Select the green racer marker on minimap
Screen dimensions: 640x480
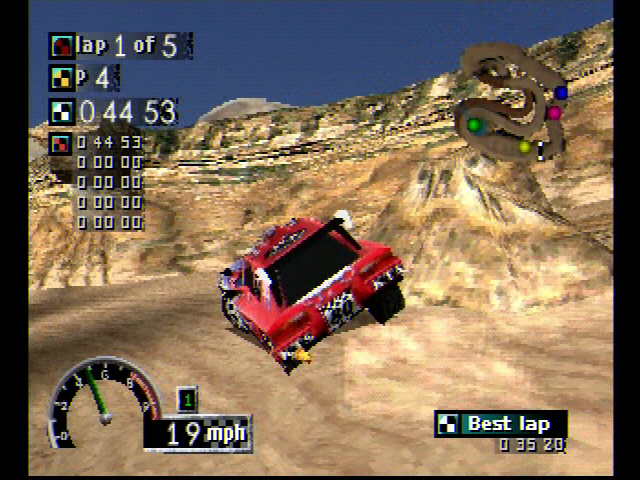(x=474, y=125)
